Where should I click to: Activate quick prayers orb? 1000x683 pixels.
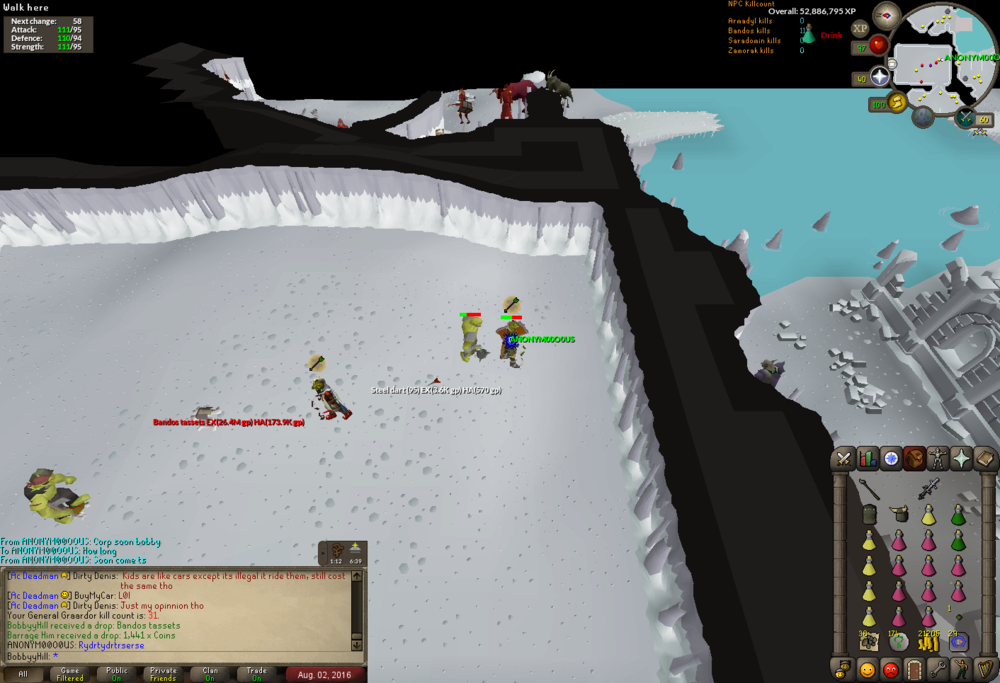tap(881, 77)
